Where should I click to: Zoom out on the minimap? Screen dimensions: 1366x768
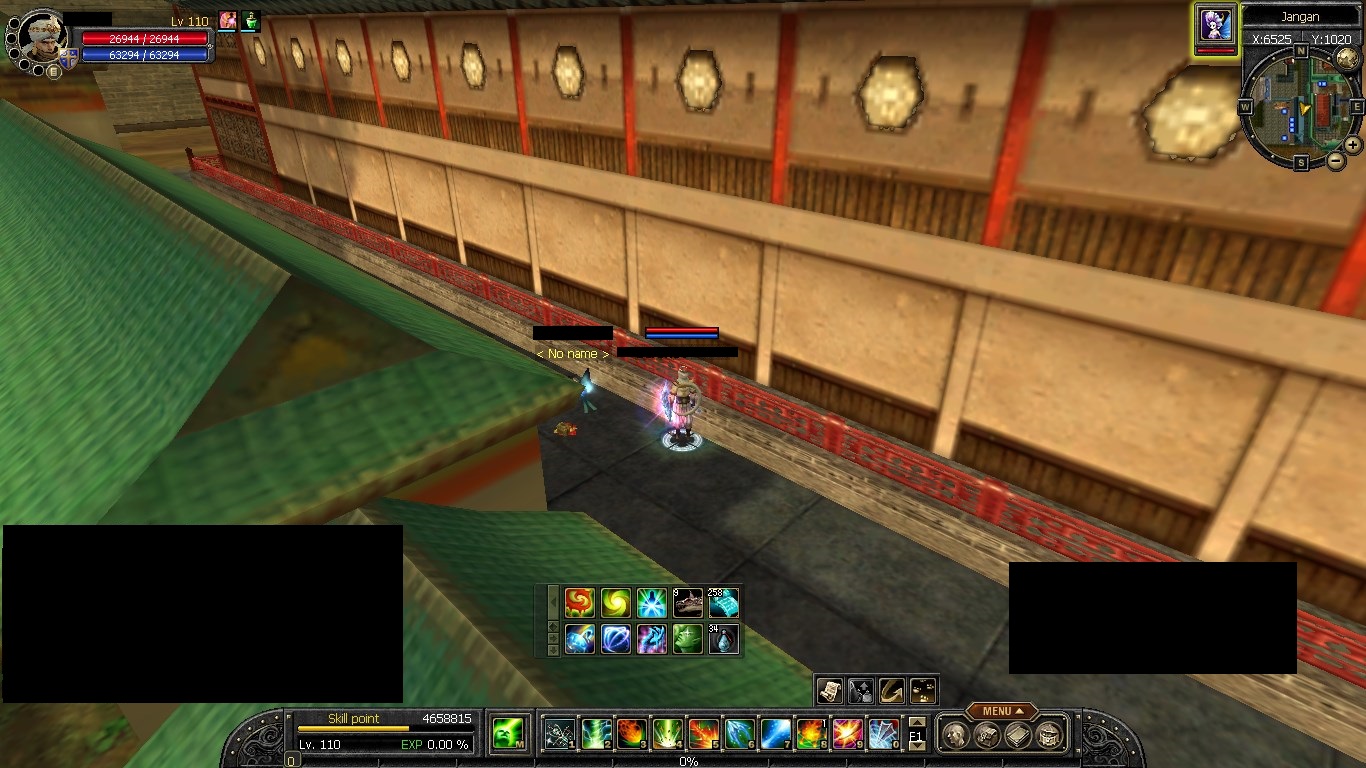(x=1336, y=160)
